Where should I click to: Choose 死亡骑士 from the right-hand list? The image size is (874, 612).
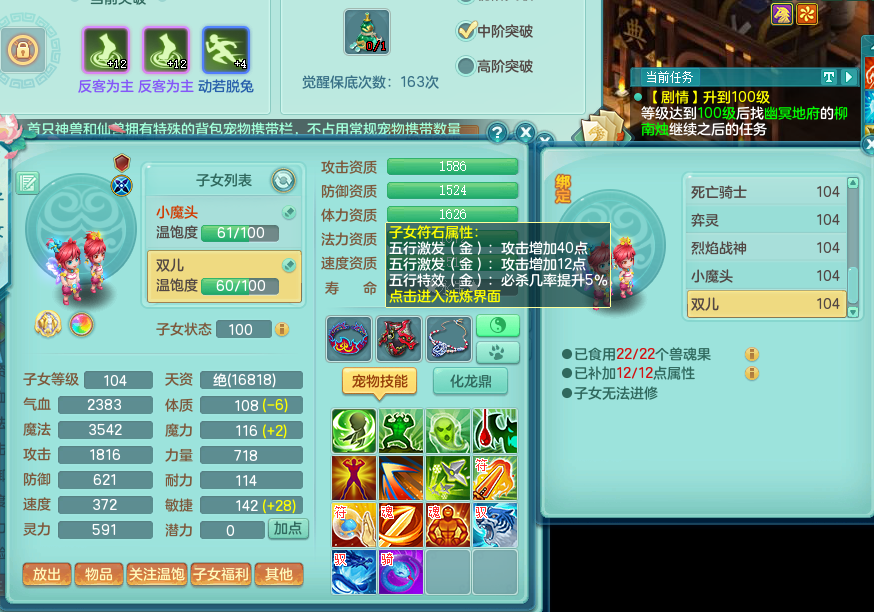[x=765, y=192]
